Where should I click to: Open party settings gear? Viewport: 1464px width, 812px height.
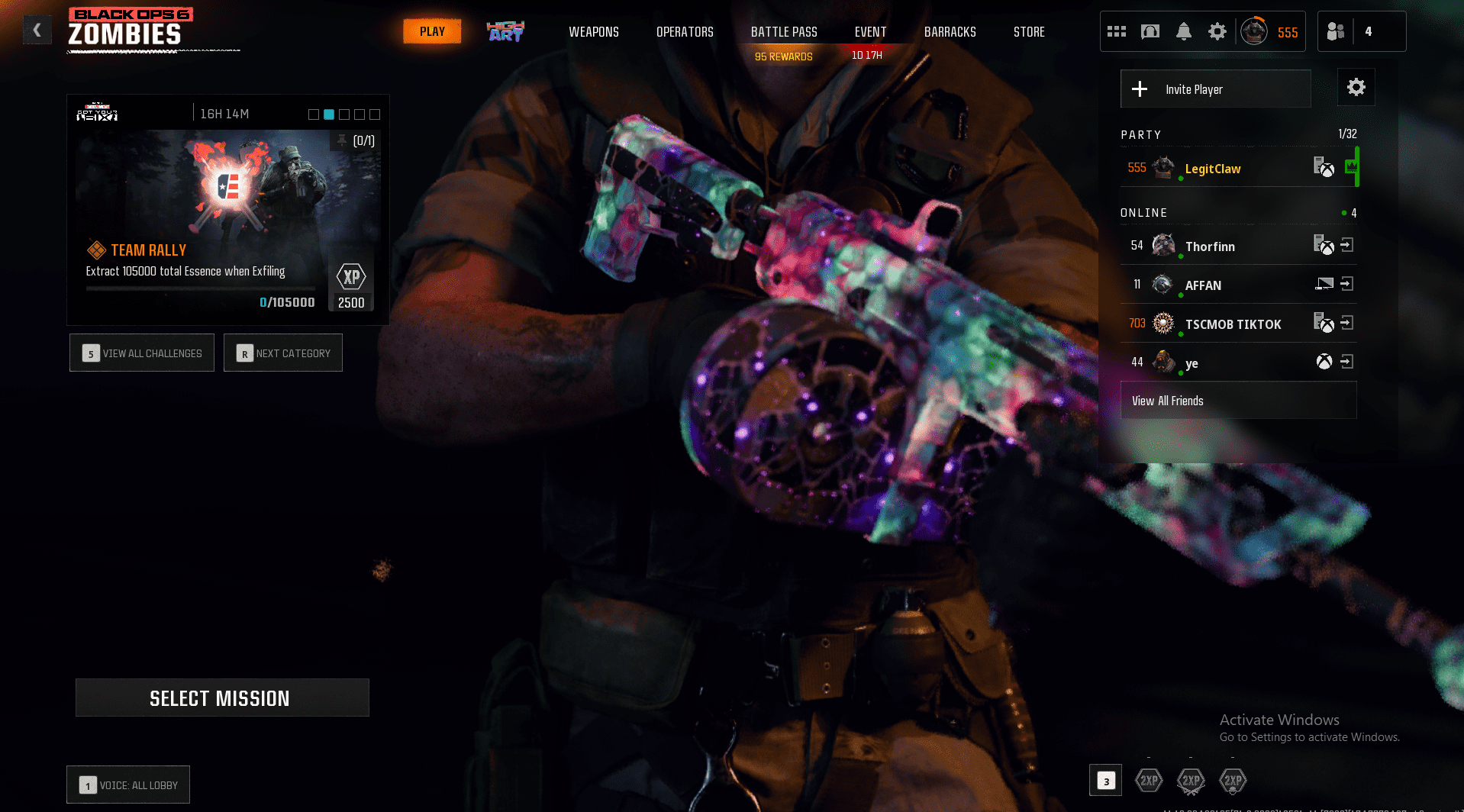point(1356,88)
